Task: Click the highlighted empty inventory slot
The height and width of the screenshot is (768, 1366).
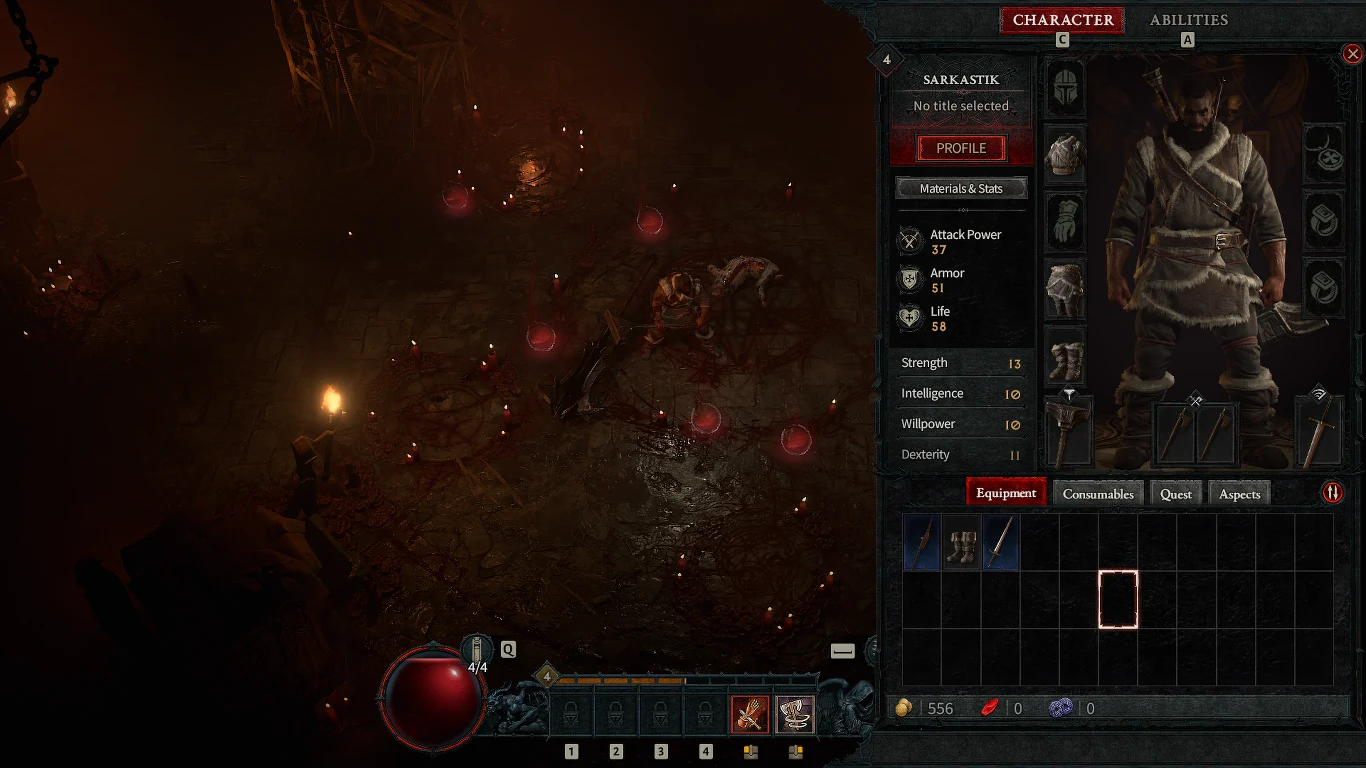Action: click(1117, 598)
